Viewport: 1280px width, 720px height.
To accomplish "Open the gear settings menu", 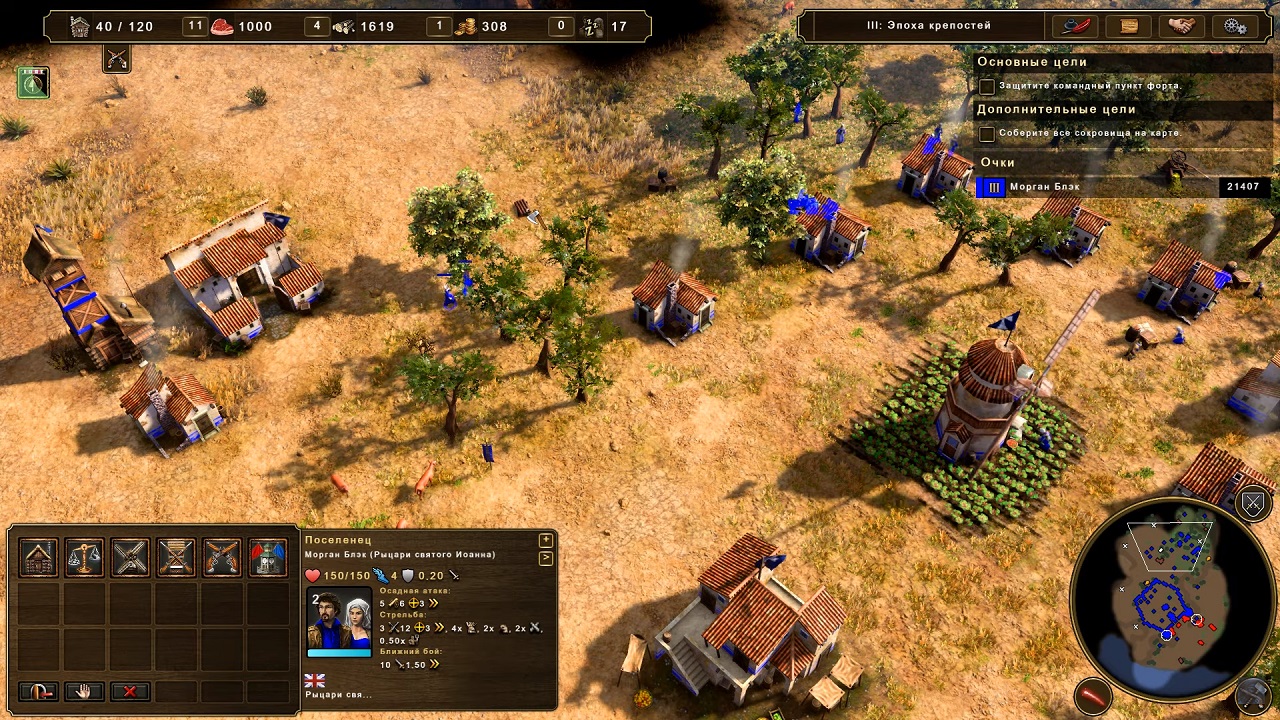I will pyautogui.click(x=1235, y=26).
